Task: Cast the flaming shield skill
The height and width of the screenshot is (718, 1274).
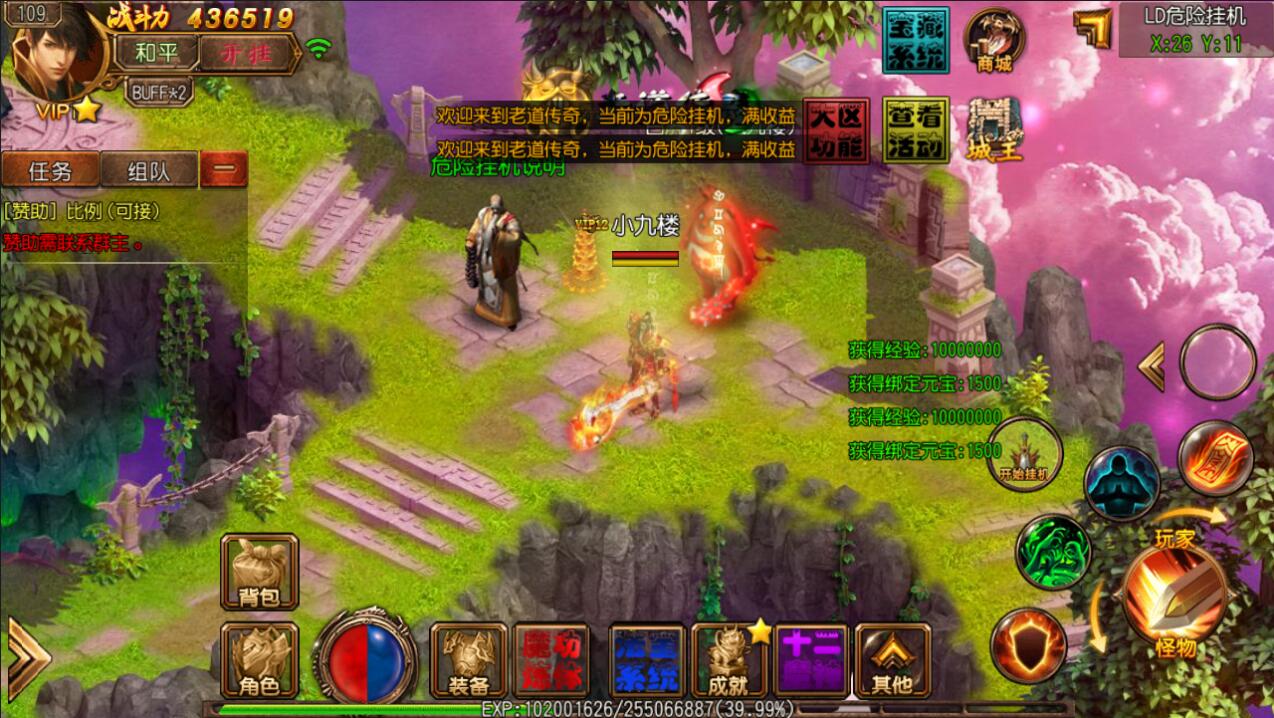Action: pyautogui.click(x=1028, y=646)
